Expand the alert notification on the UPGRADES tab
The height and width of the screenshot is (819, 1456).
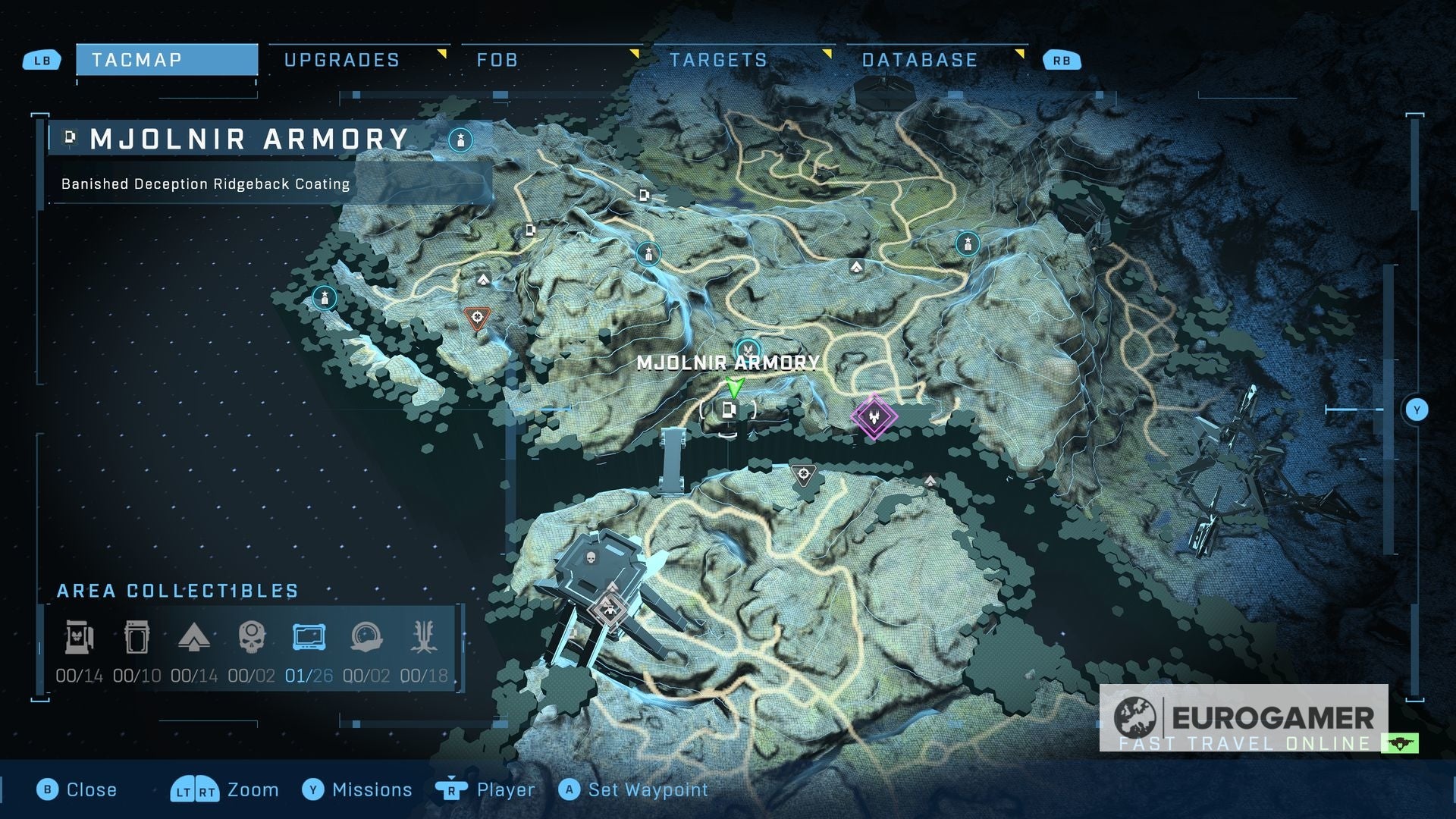(x=441, y=55)
